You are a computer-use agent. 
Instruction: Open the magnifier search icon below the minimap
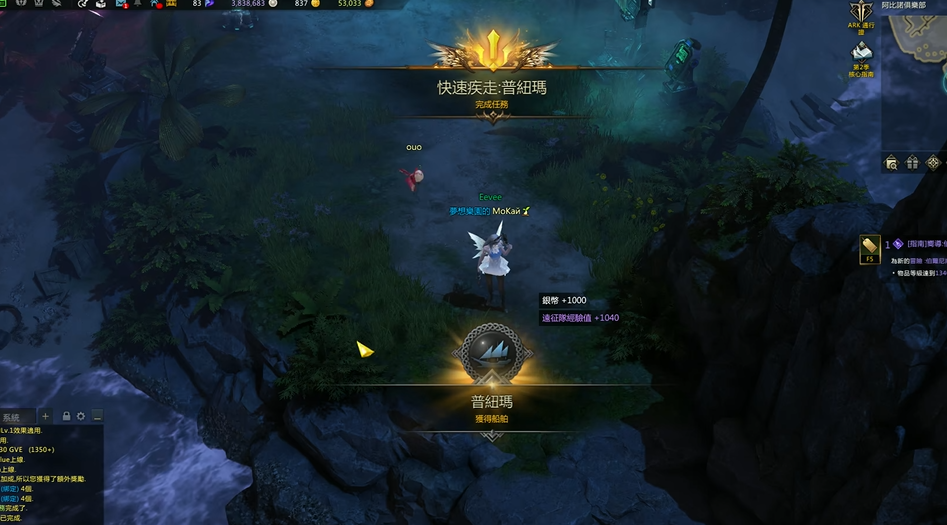coord(892,162)
